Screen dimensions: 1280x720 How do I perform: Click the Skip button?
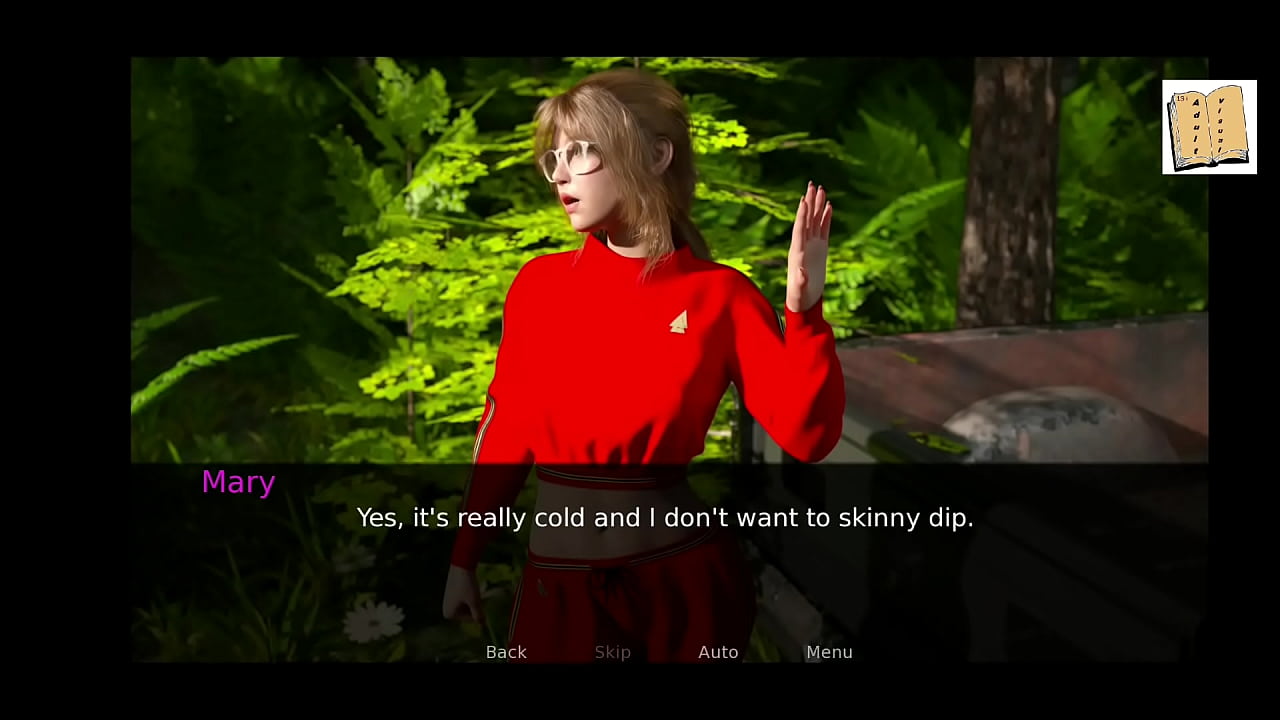[612, 652]
